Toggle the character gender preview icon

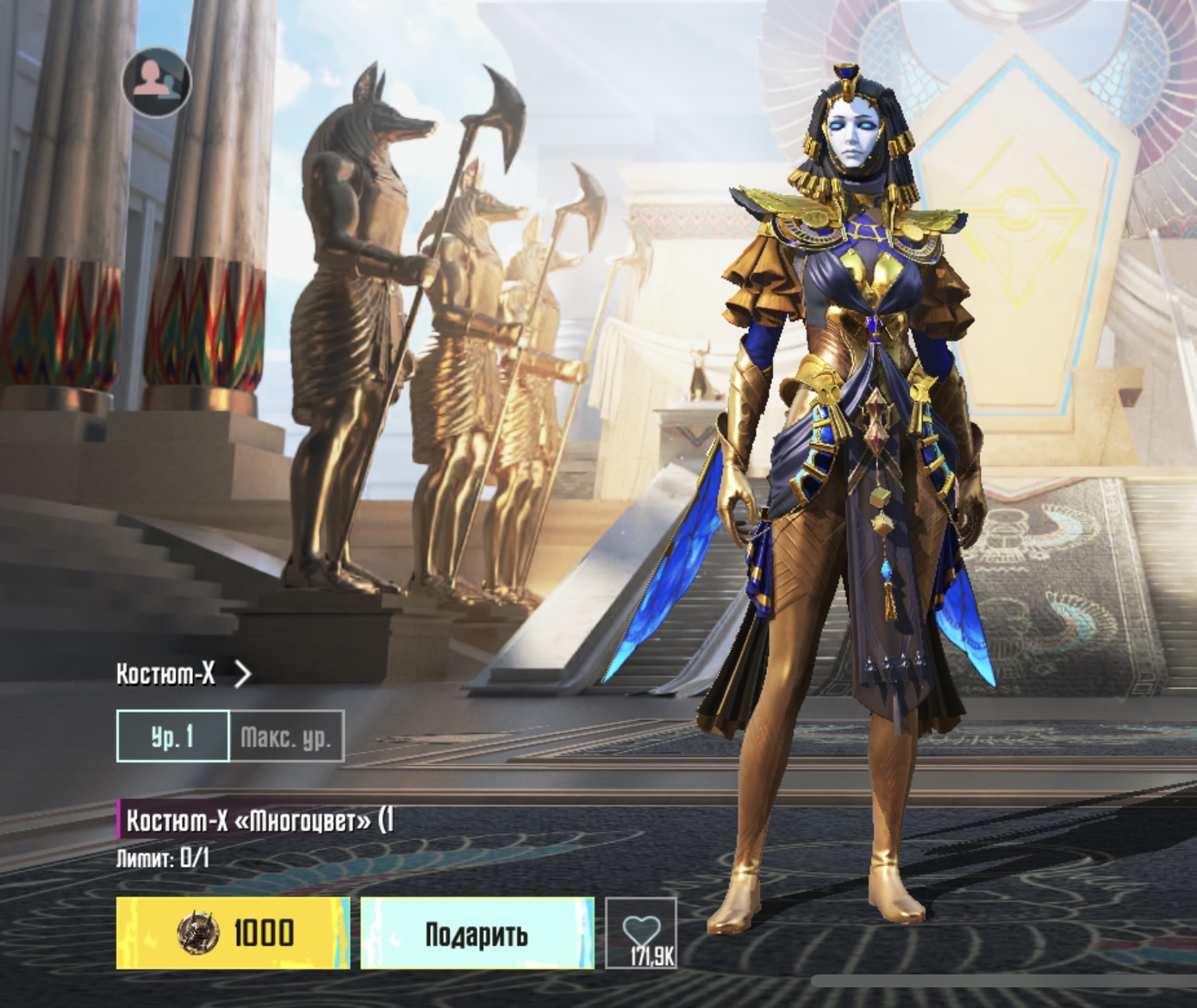pyautogui.click(x=156, y=82)
